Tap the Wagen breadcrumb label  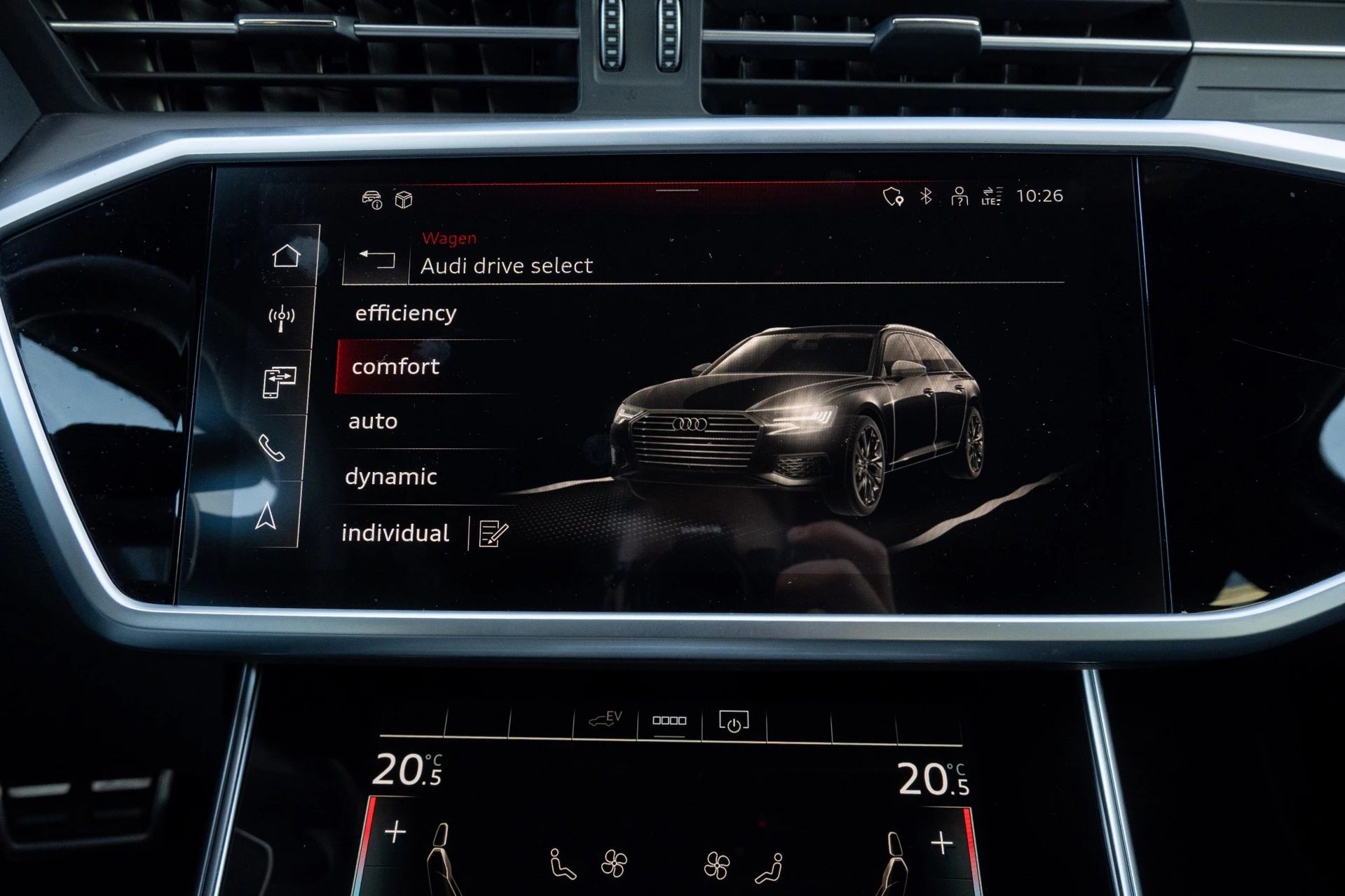click(x=449, y=237)
